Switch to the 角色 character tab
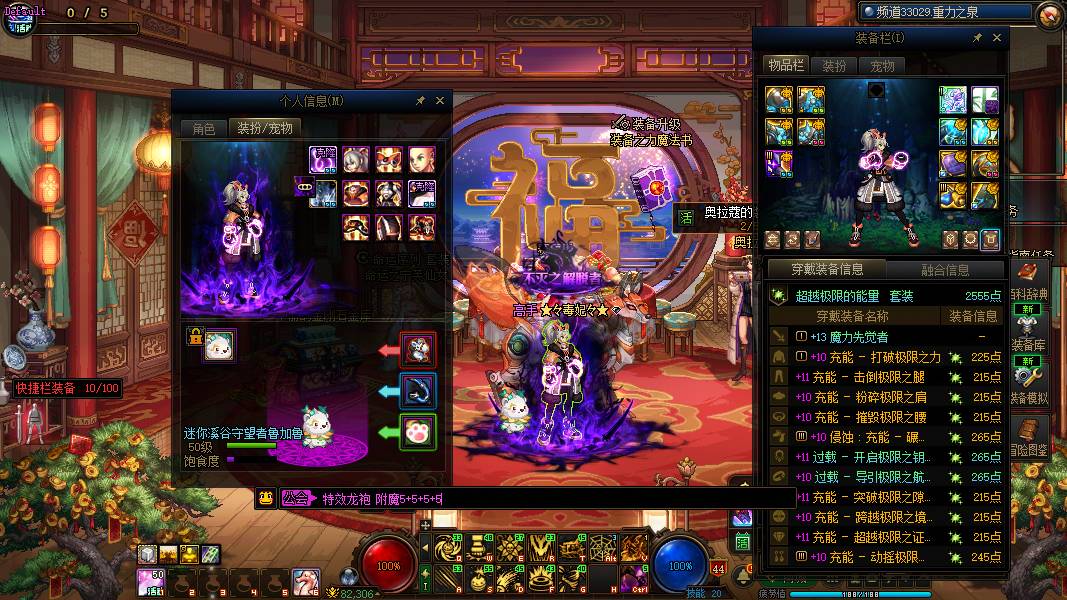This screenshot has height=600, width=1067. [x=203, y=129]
